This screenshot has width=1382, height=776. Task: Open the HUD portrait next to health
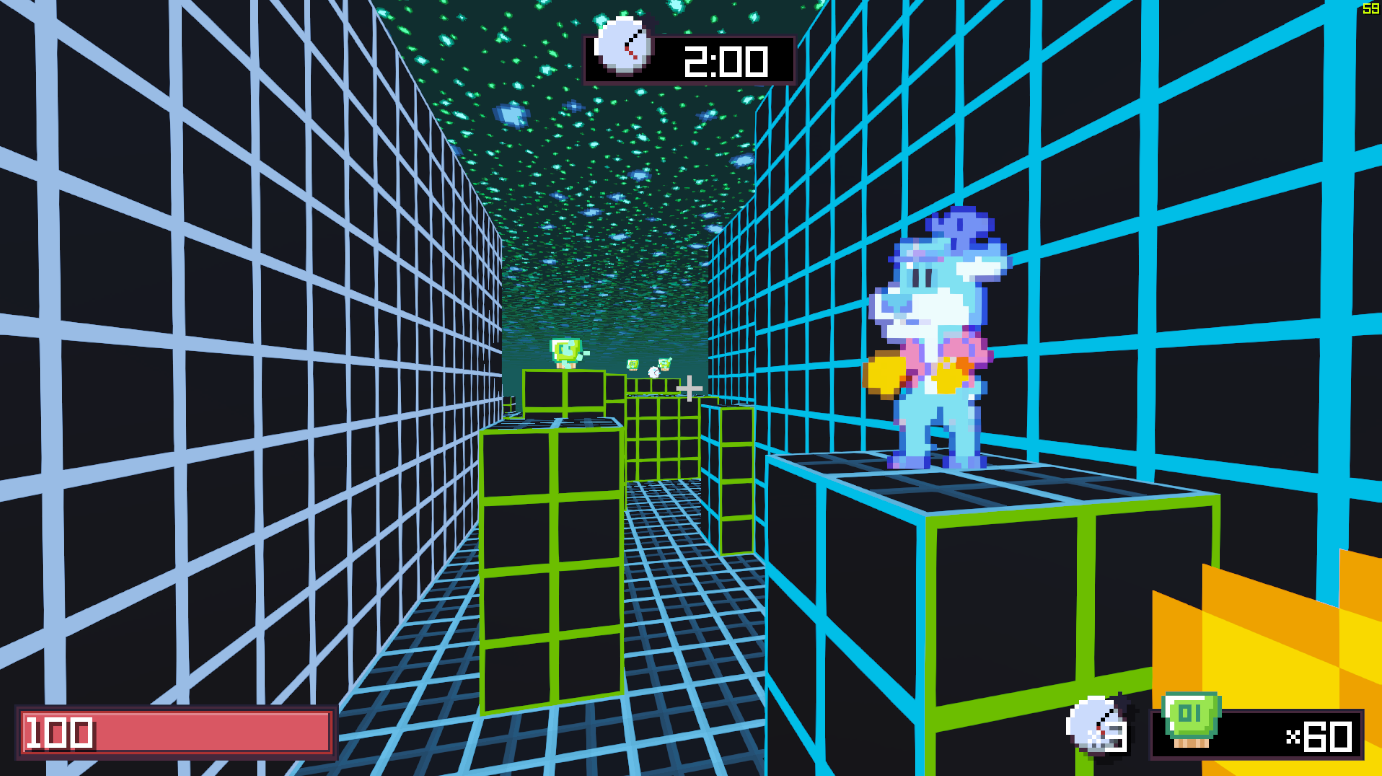[1093, 724]
